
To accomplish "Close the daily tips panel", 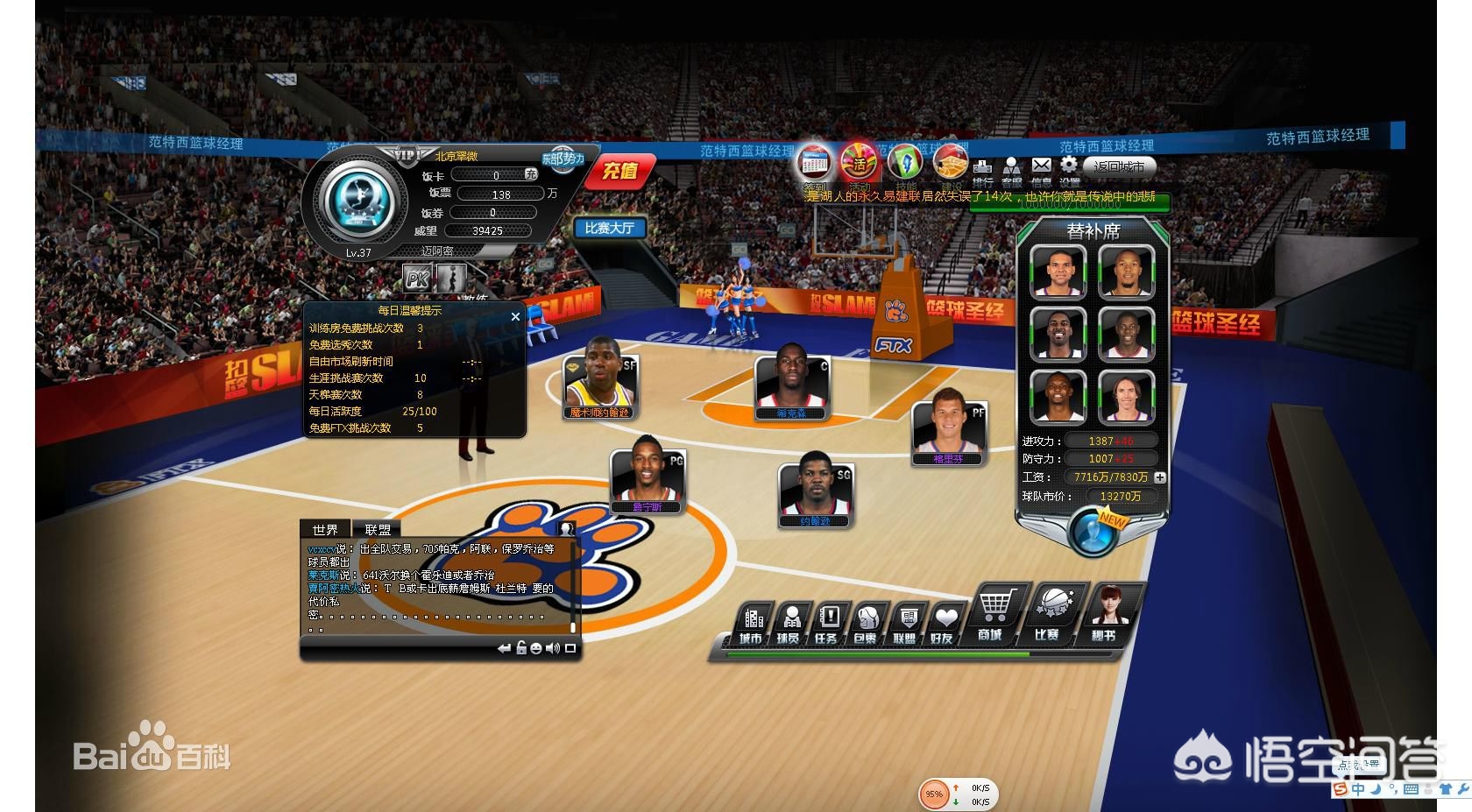I will pyautogui.click(x=515, y=316).
